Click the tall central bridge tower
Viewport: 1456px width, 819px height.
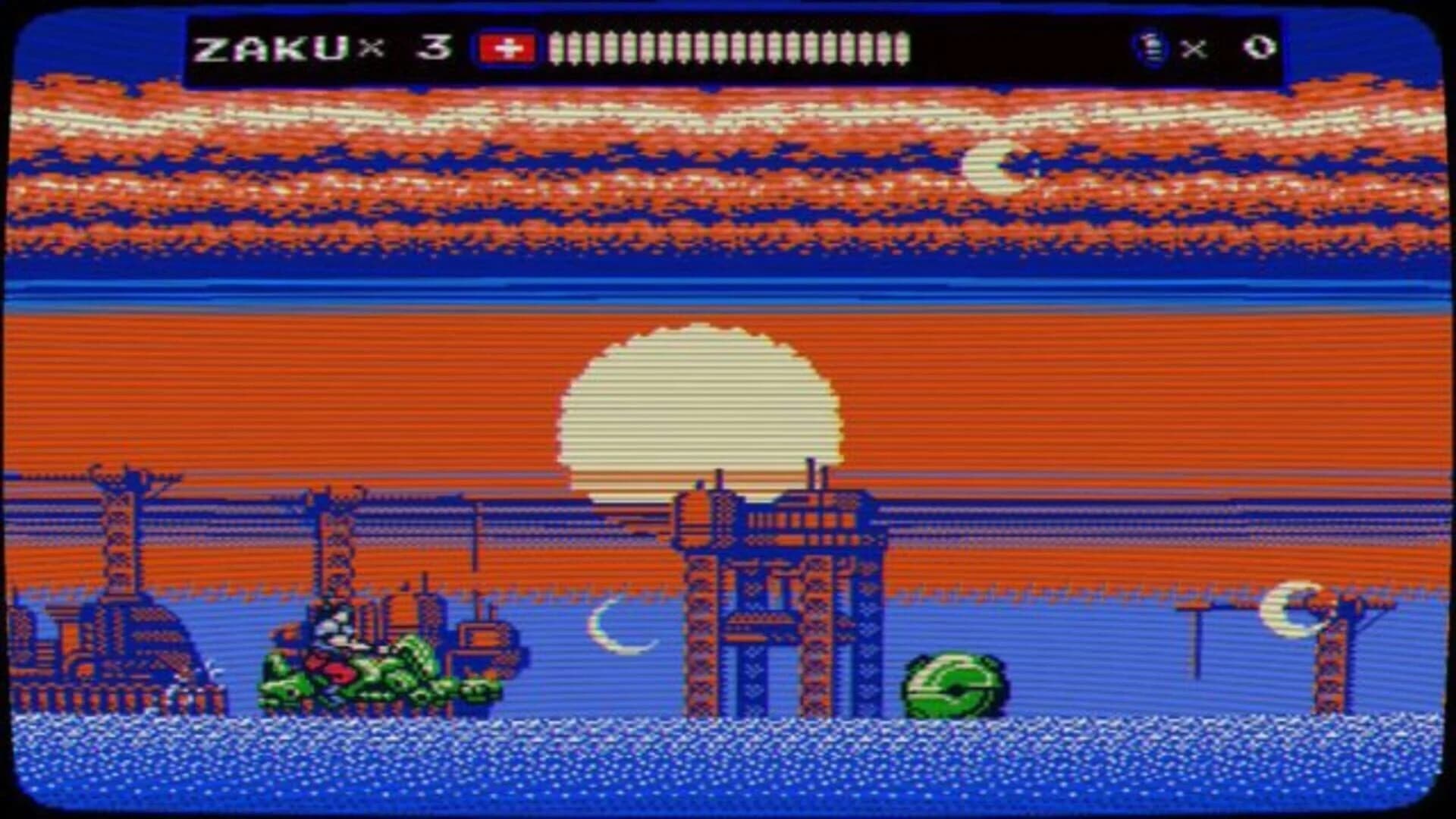[773, 591]
